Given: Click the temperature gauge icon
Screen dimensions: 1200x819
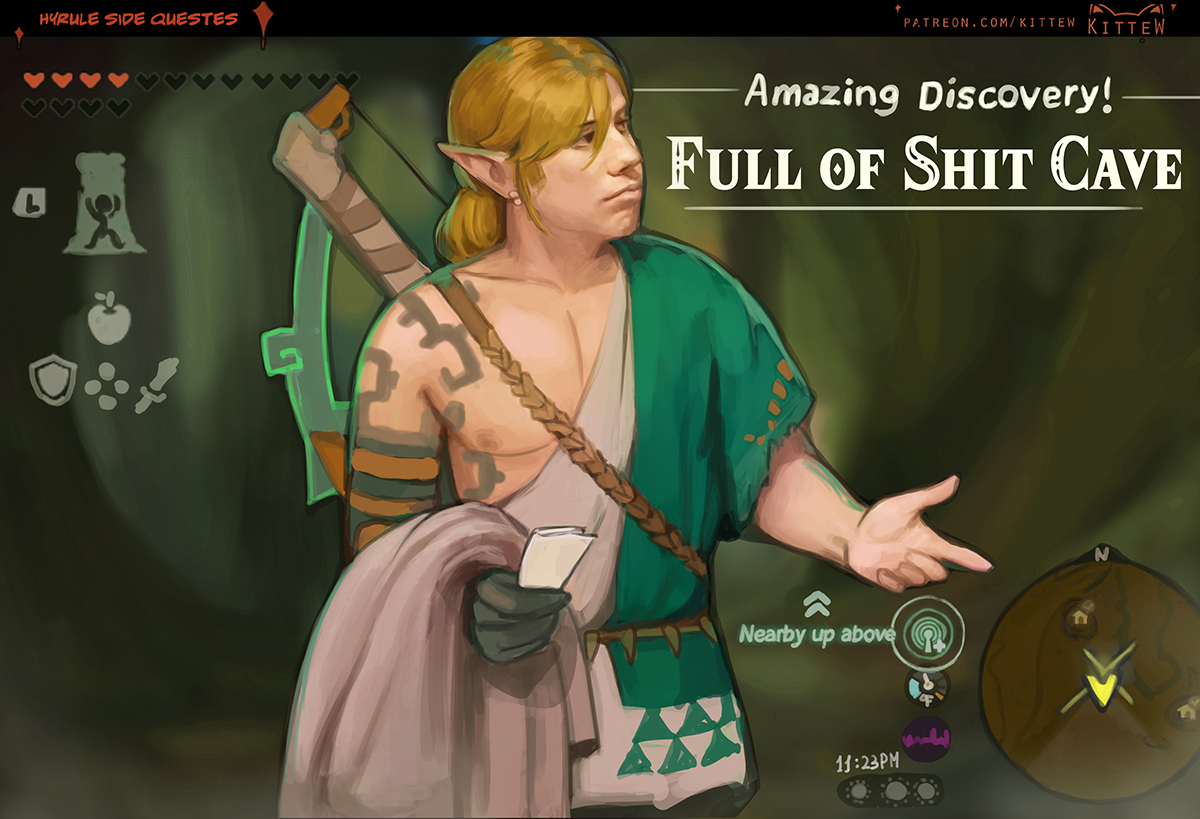Looking at the screenshot, I should click(926, 686).
